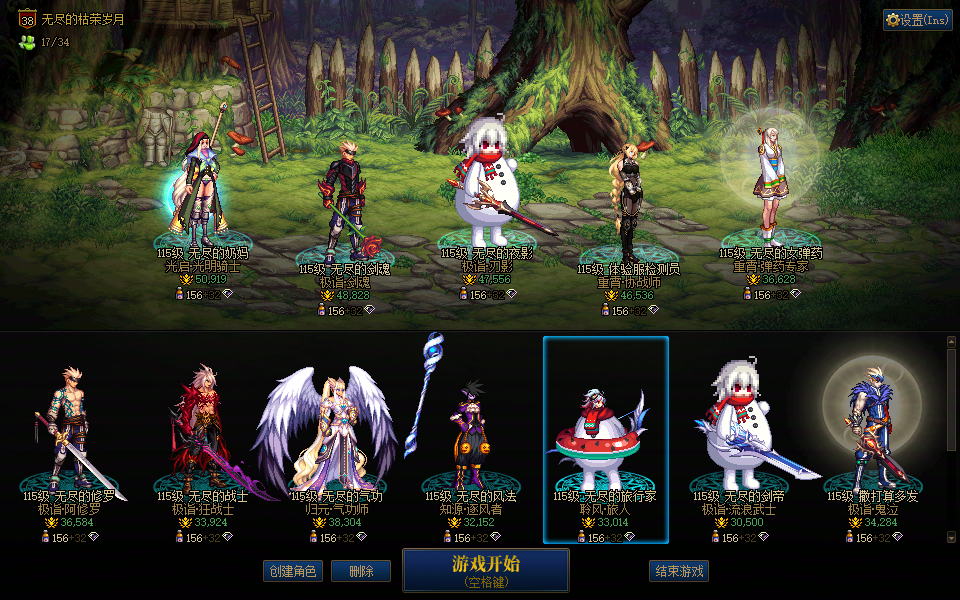Open the 设置 settings menu
This screenshot has height=600, width=960.
[917, 20]
